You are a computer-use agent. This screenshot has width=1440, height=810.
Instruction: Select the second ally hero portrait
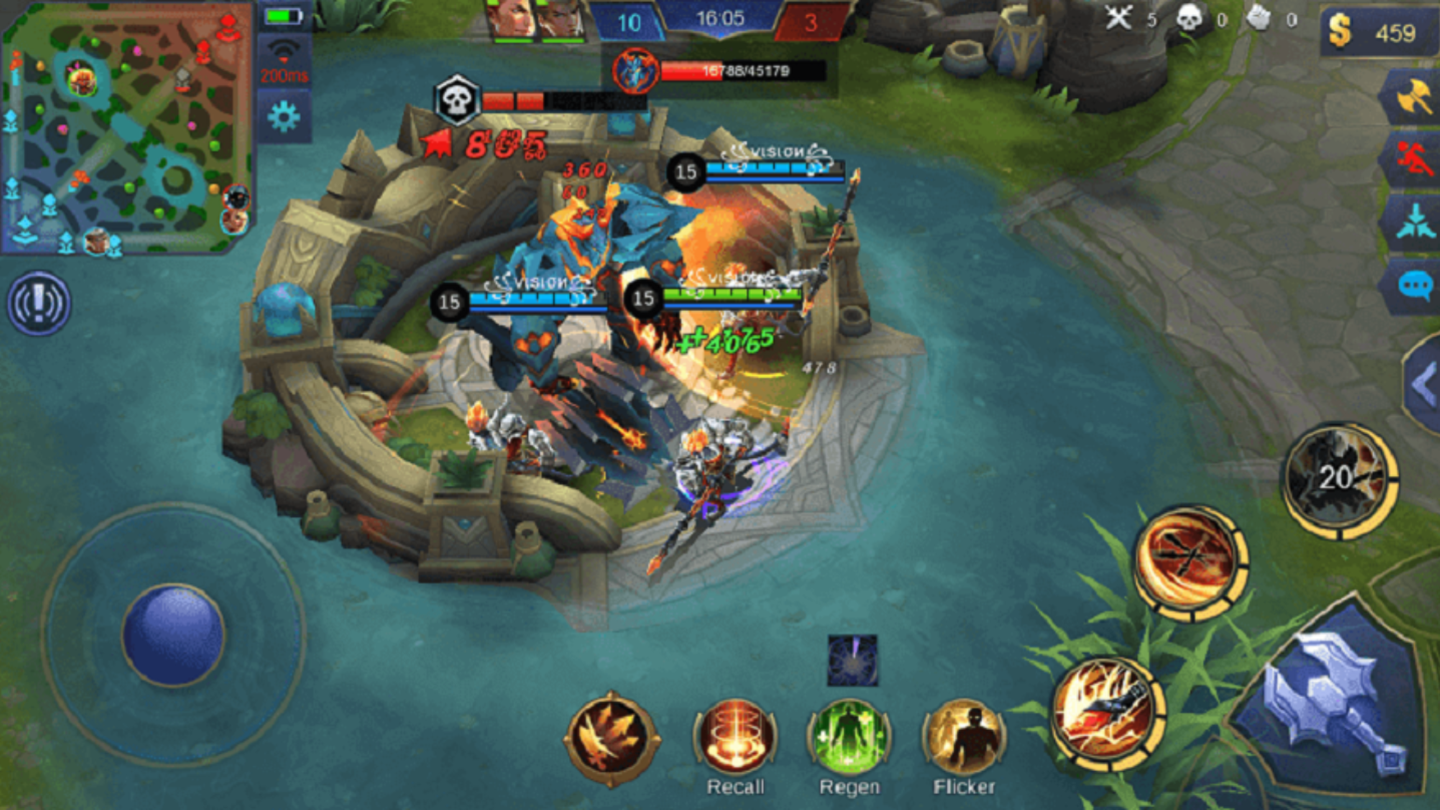pyautogui.click(x=560, y=20)
